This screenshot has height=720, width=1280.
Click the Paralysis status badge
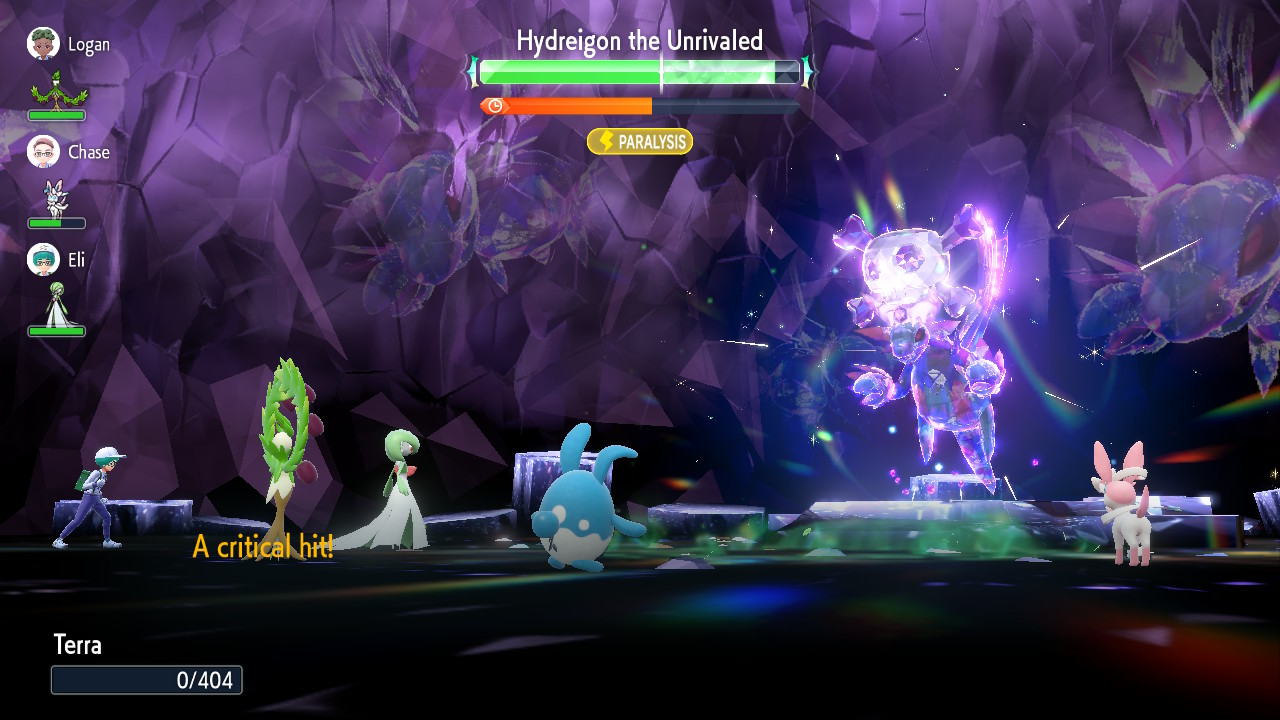640,142
